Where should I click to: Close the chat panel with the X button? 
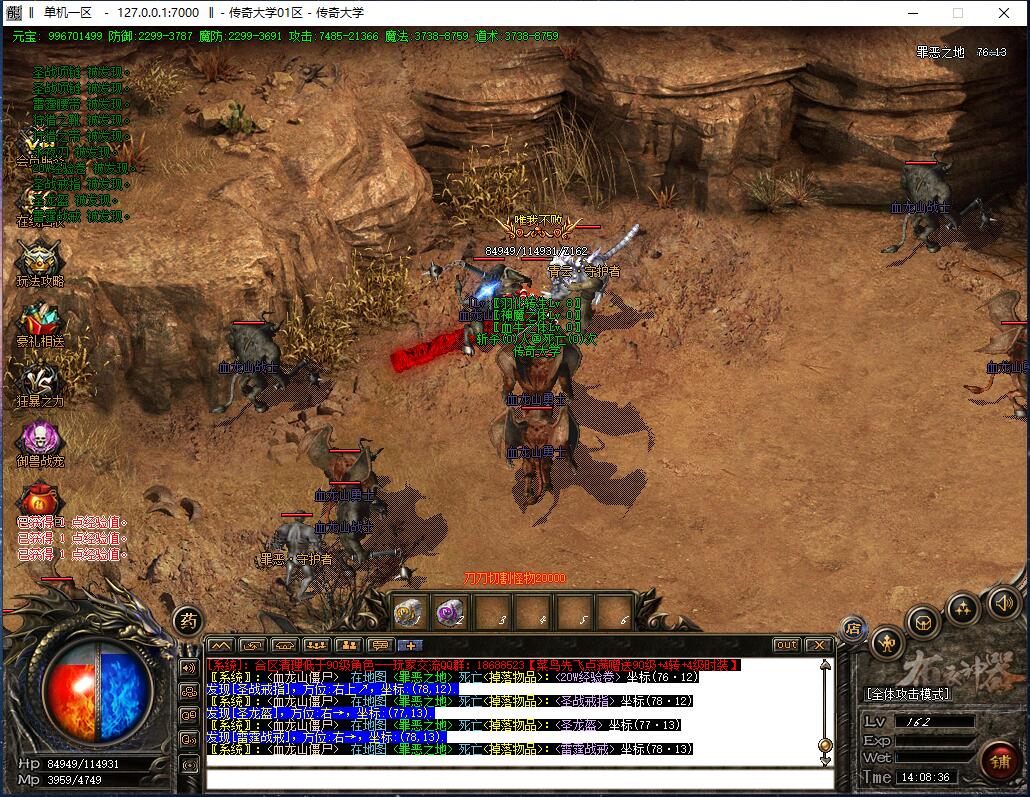819,645
